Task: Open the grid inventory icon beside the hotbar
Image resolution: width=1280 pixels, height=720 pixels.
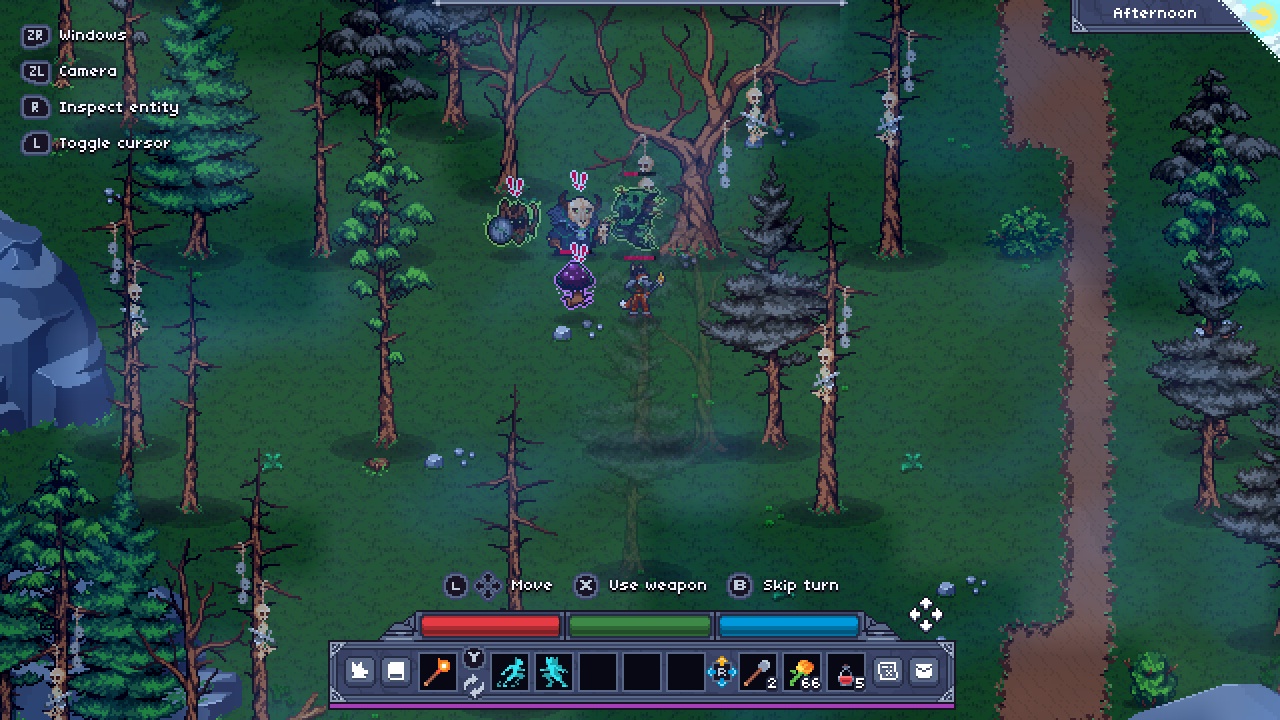Action: [887, 671]
